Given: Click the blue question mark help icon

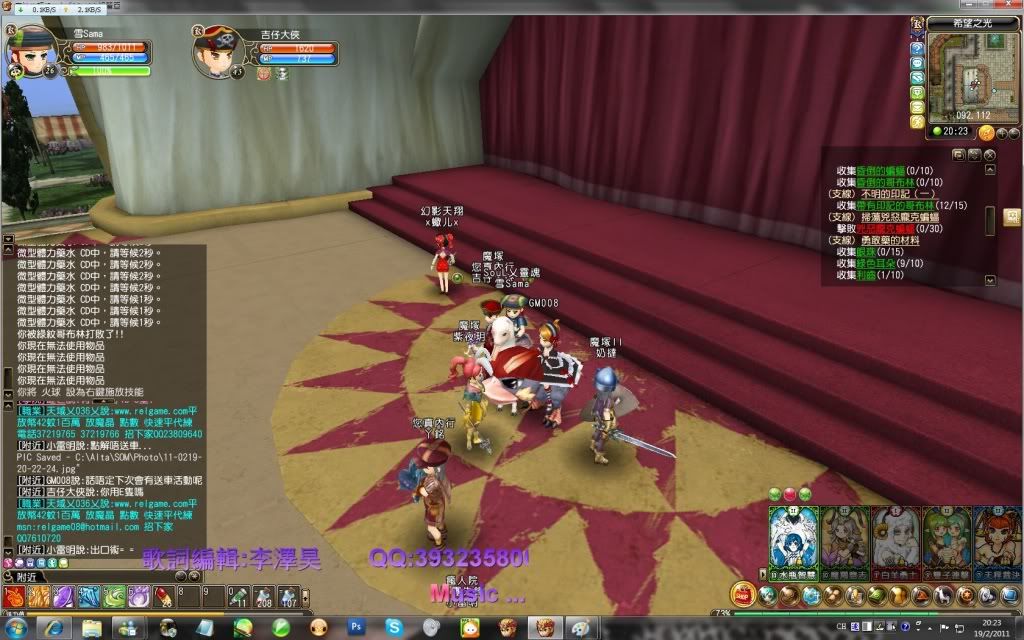Looking at the screenshot, I should [x=917, y=48].
